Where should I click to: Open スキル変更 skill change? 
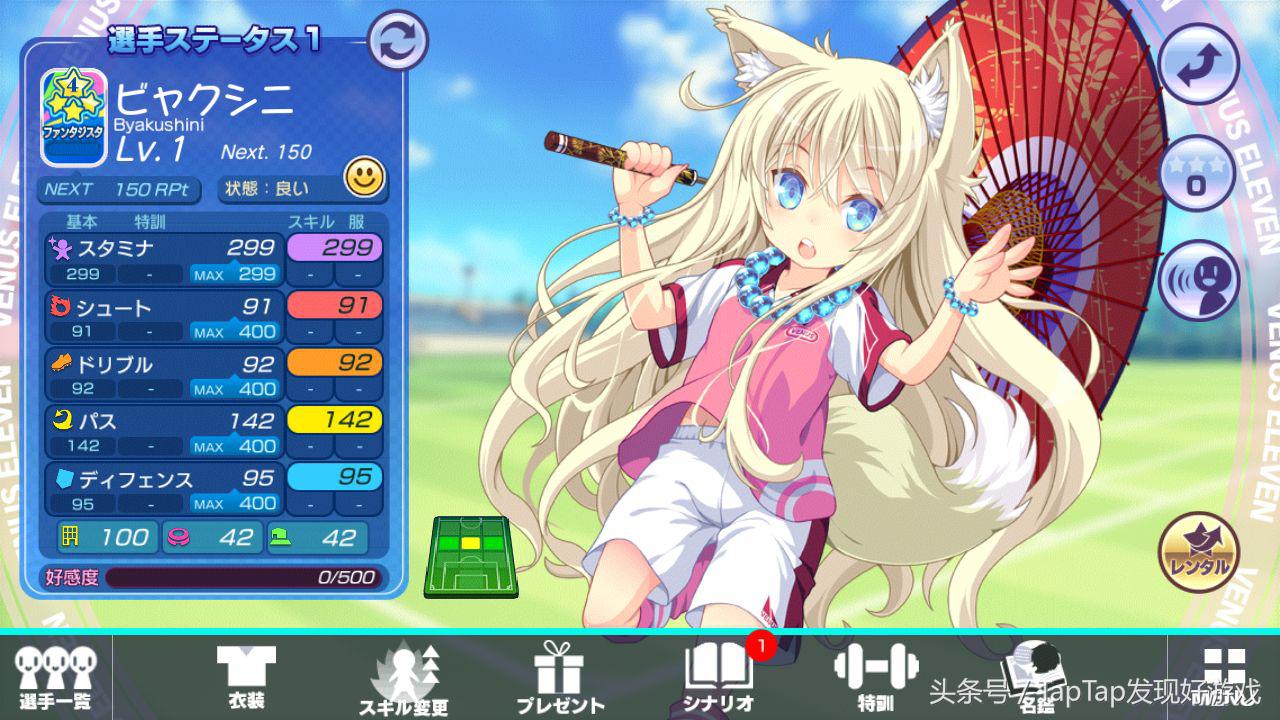click(x=404, y=678)
